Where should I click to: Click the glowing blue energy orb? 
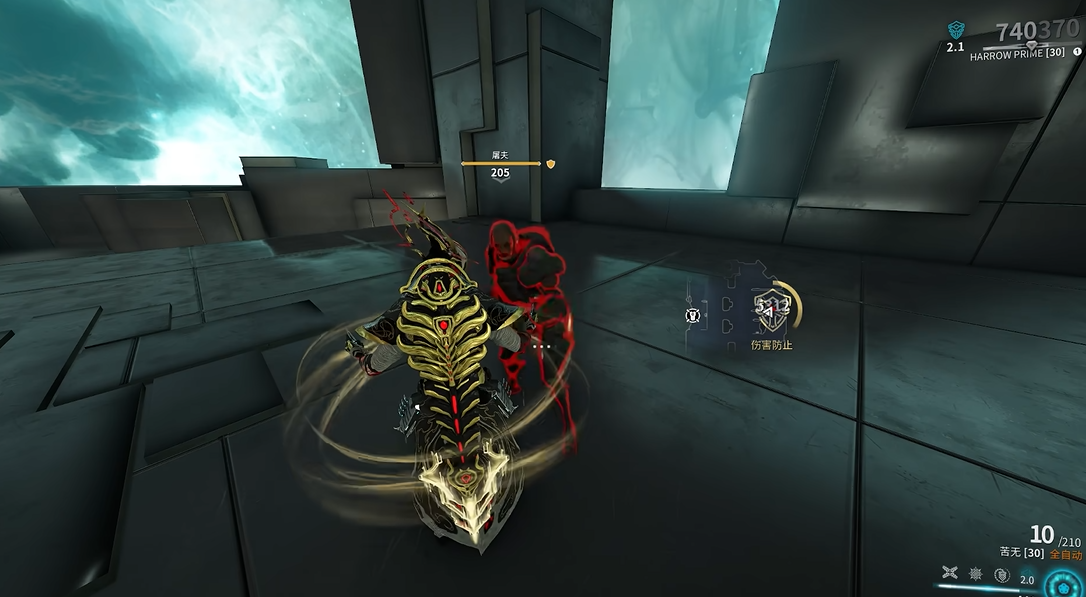pos(1062,584)
